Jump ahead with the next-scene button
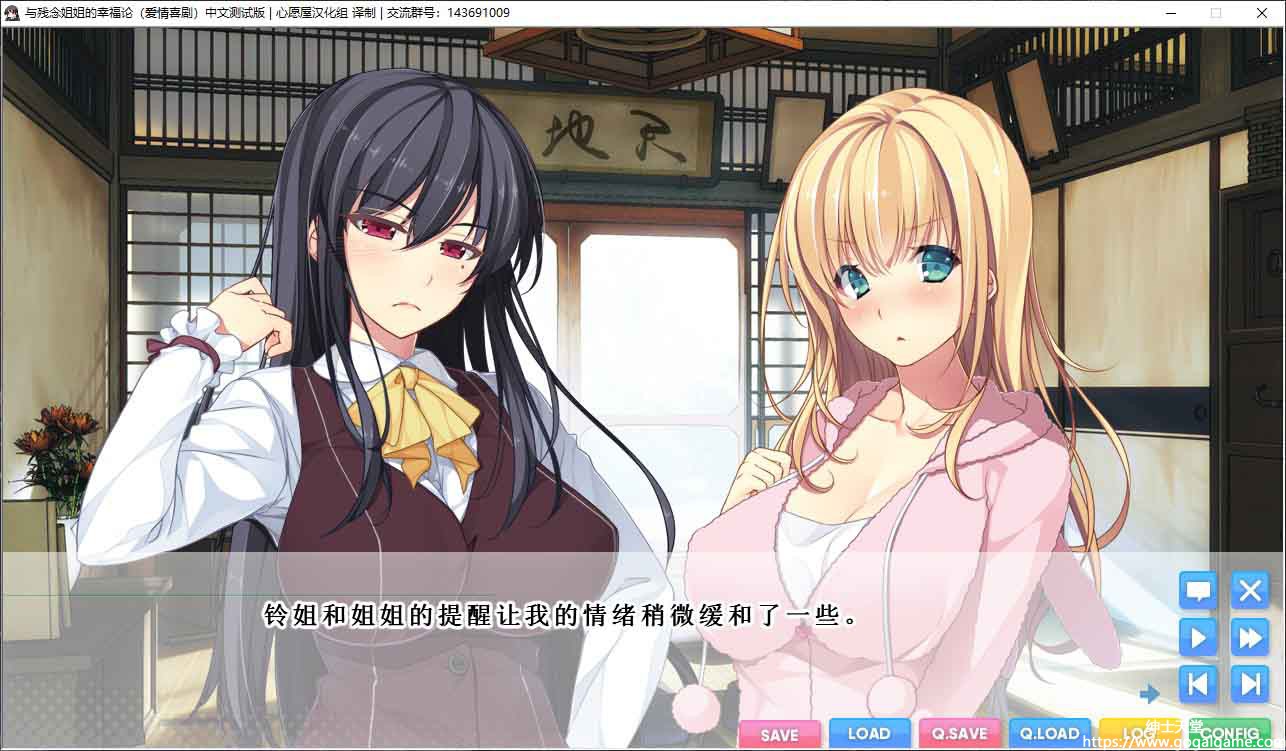The image size is (1286, 751). point(1249,684)
